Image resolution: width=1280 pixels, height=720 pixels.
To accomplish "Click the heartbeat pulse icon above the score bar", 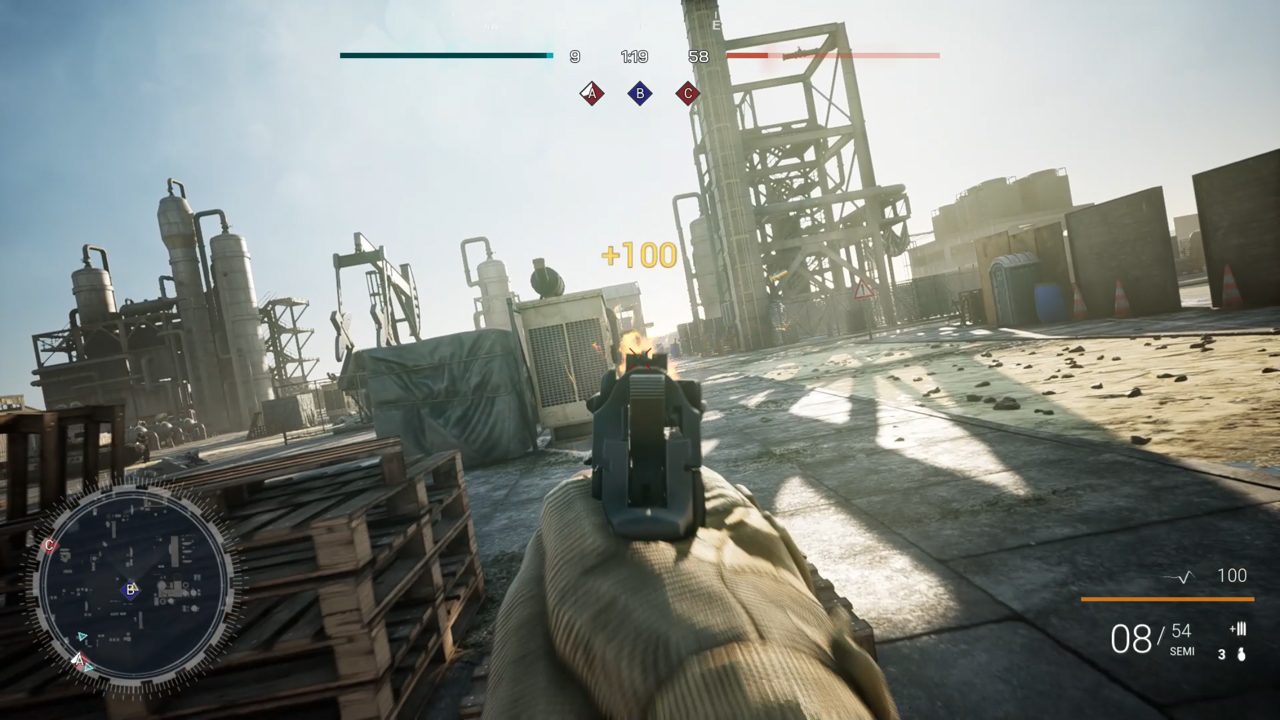I will point(1182,576).
